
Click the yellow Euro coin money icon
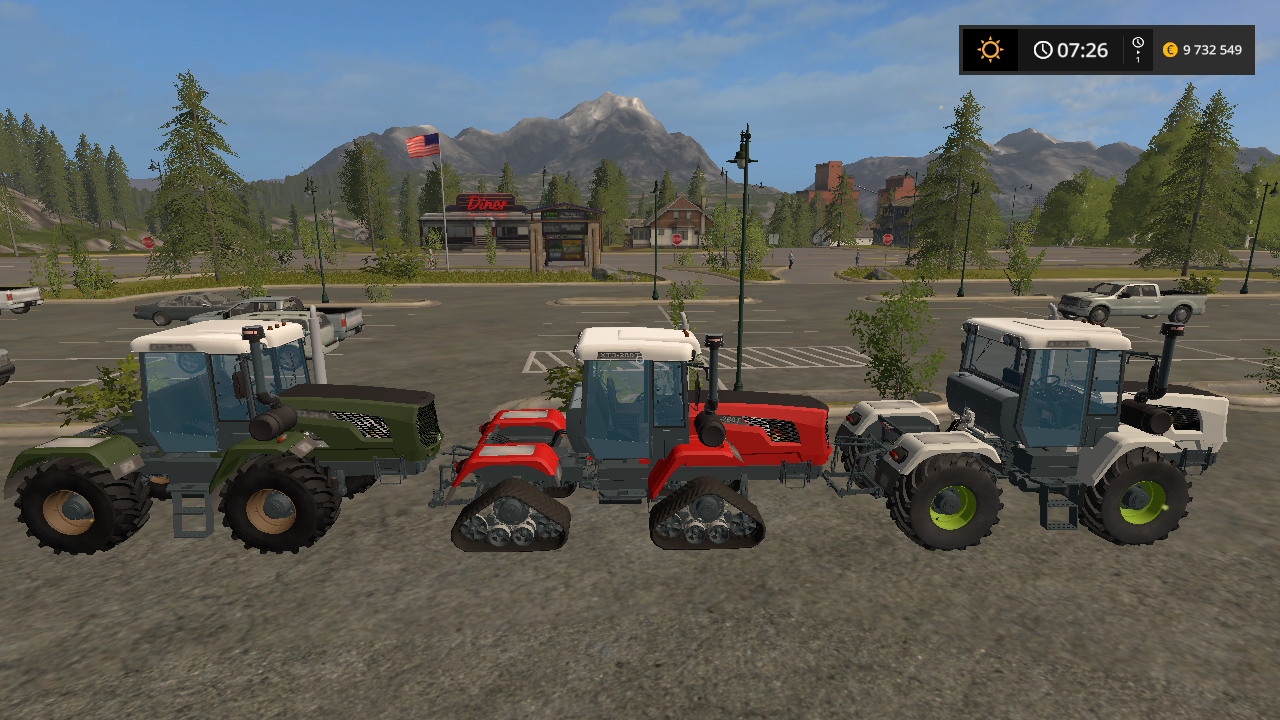1168,49
